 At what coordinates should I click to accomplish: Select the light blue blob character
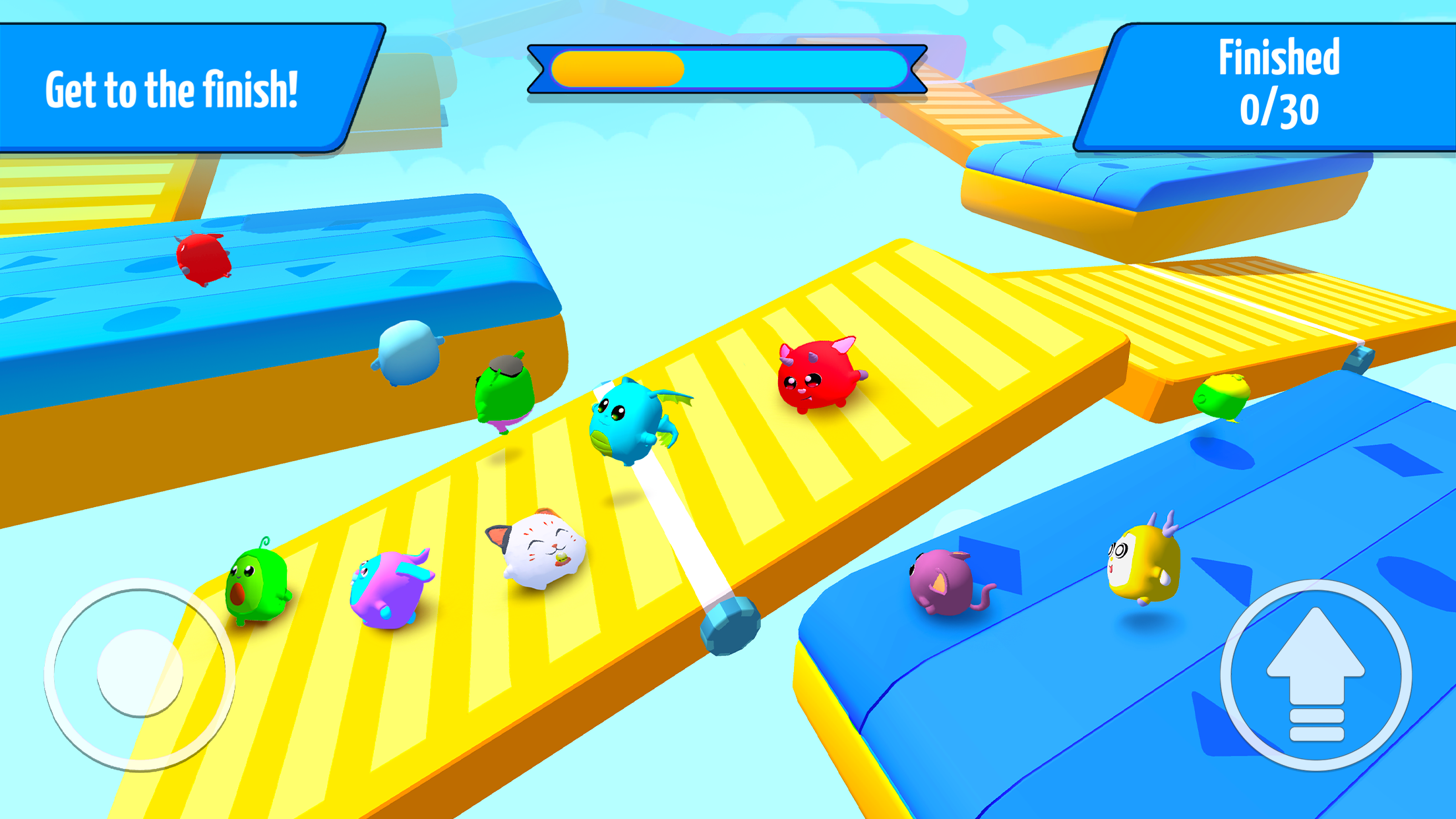409,353
